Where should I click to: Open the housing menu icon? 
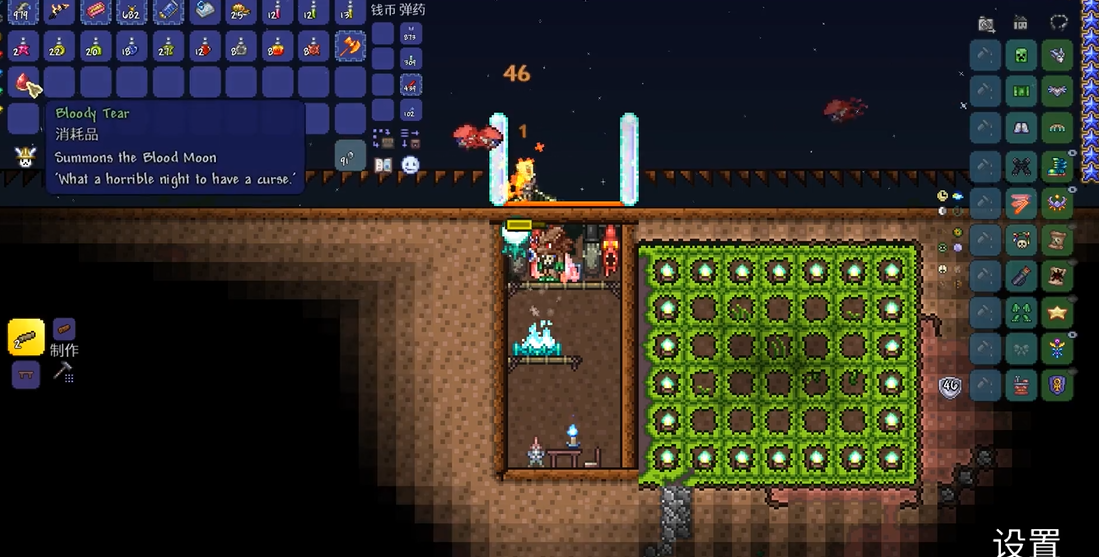[1021, 23]
